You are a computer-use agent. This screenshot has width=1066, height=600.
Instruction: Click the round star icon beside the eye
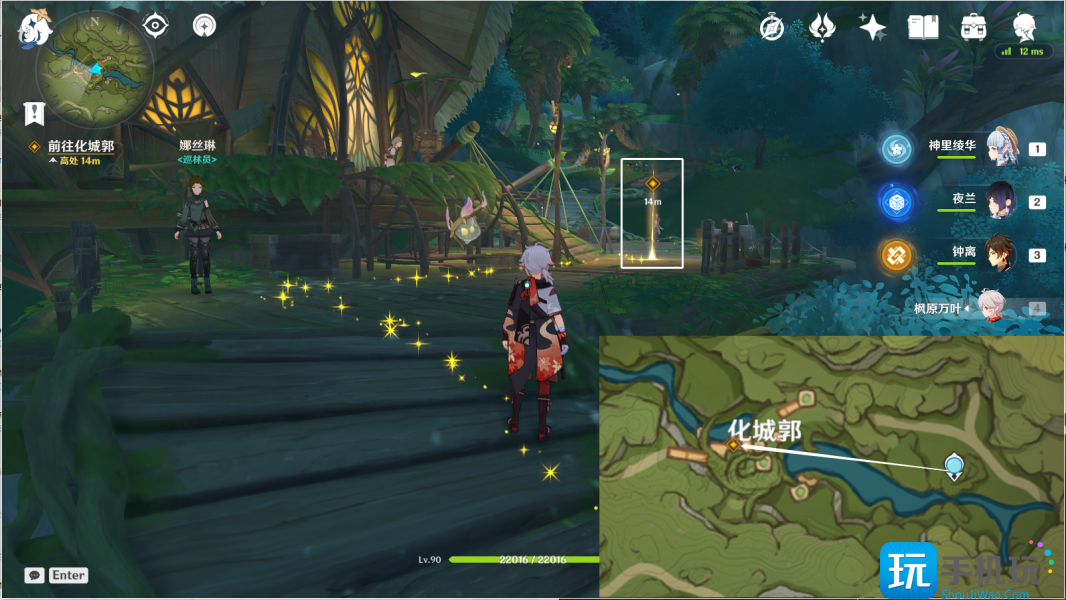pyautogui.click(x=204, y=25)
